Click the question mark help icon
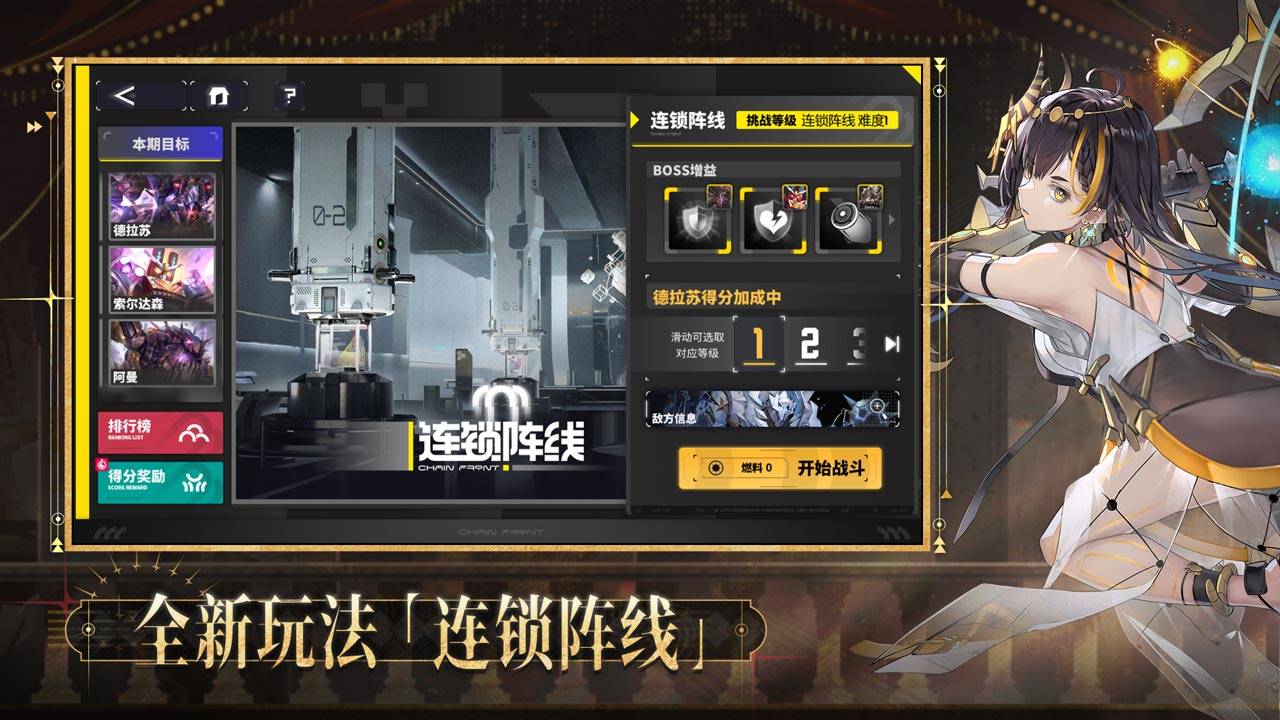The image size is (1280, 720). (288, 94)
